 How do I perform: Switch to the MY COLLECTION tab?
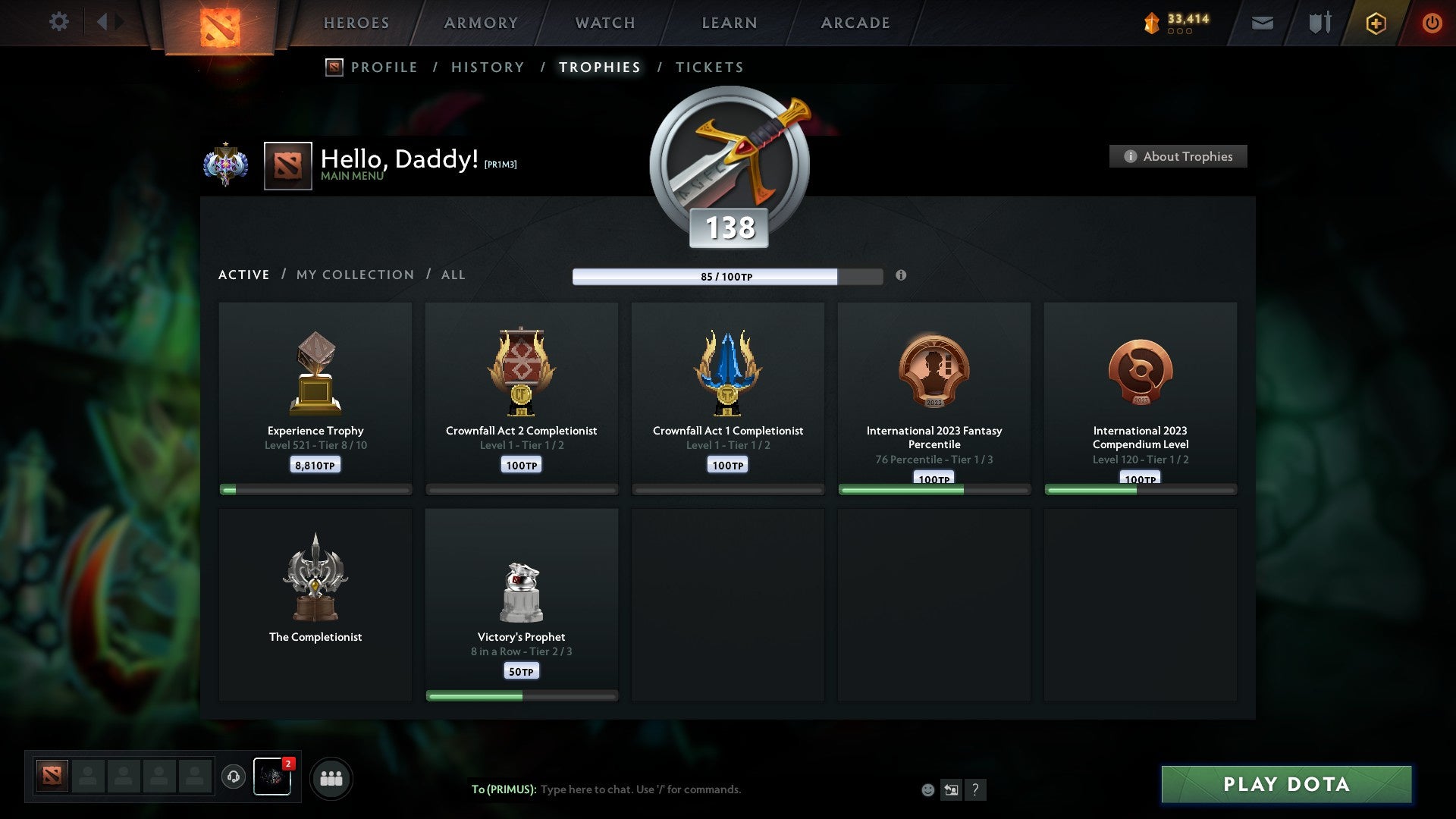click(x=354, y=275)
